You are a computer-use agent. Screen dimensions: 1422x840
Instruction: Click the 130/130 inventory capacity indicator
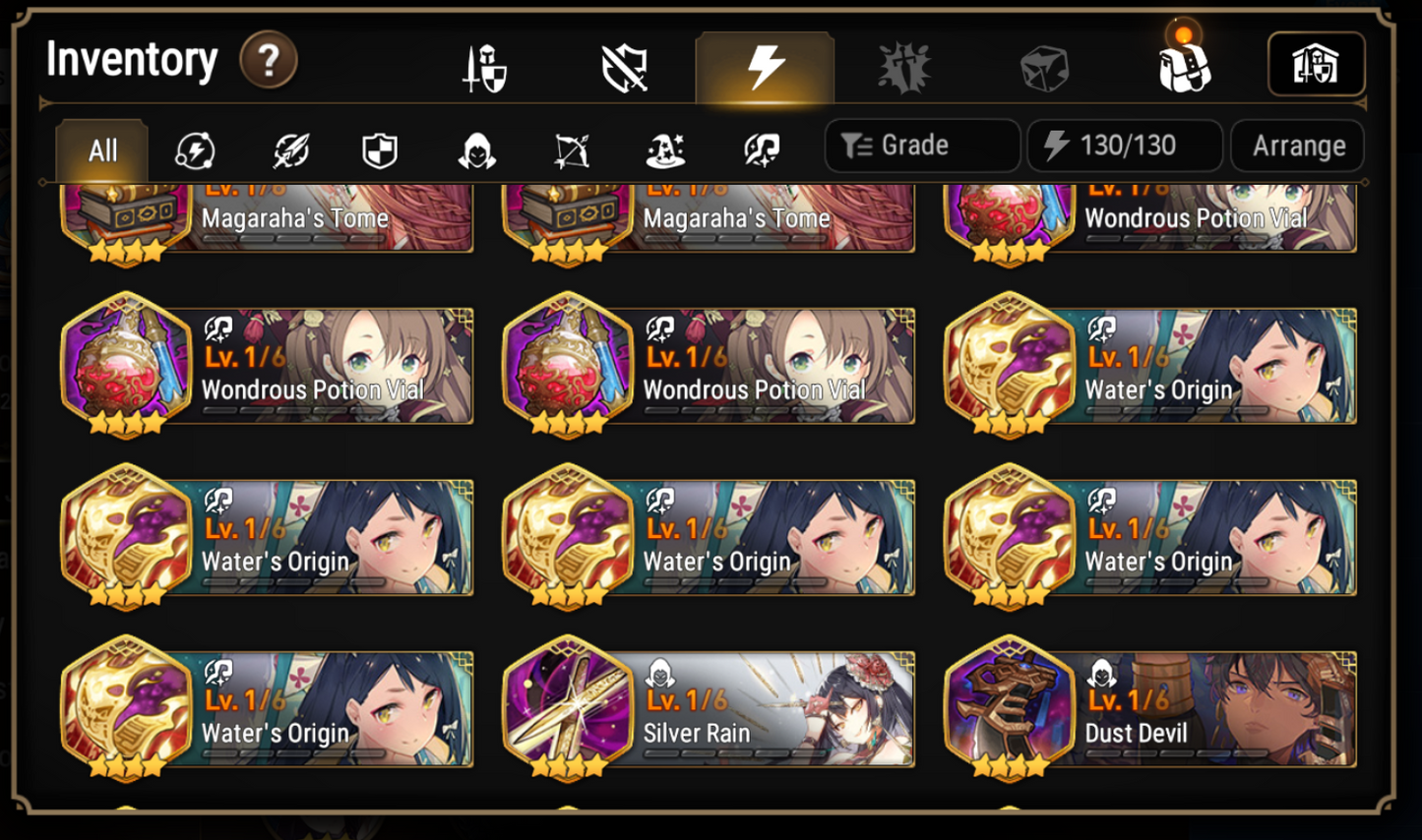pyautogui.click(x=1125, y=146)
